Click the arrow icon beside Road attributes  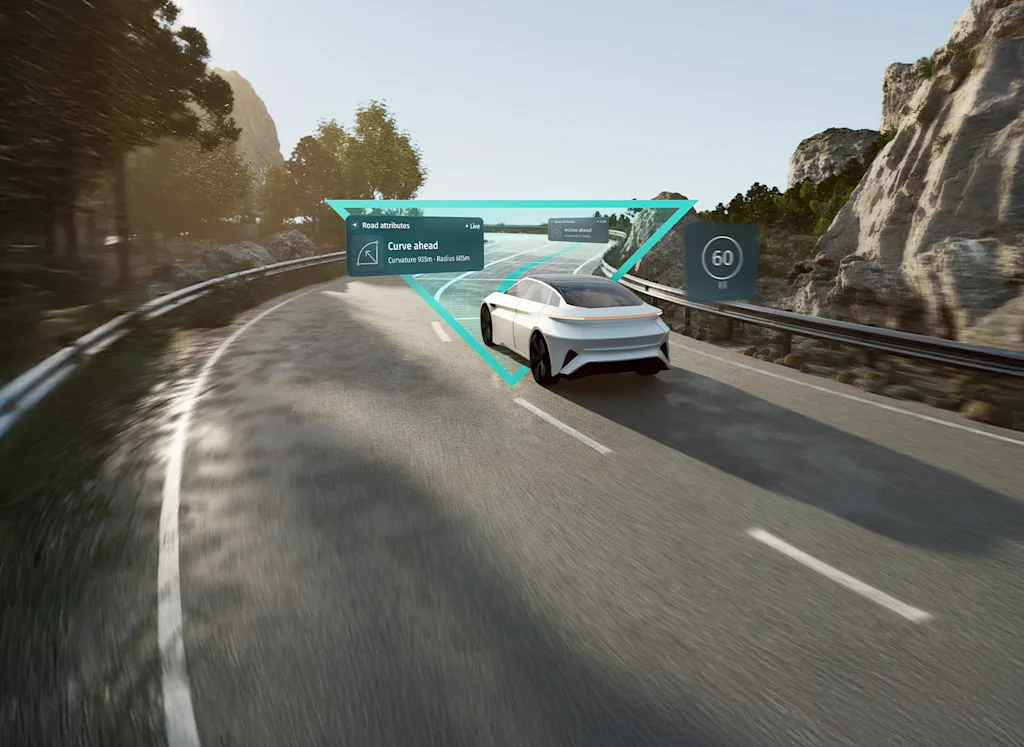click(x=356, y=226)
